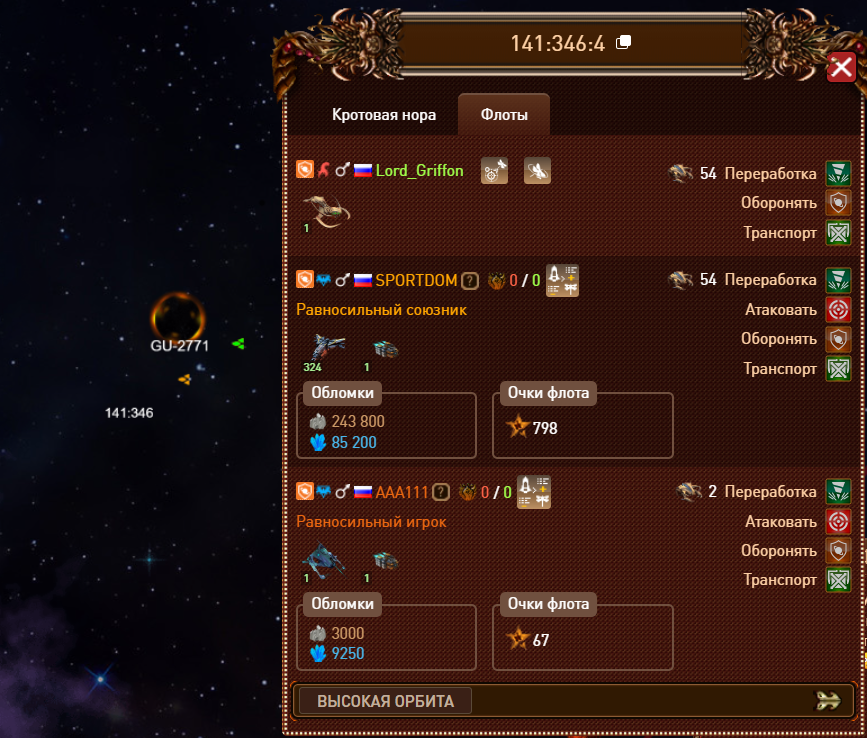The image size is (867, 738).
Task: Open AAA111's player profile
Action: 402,492
